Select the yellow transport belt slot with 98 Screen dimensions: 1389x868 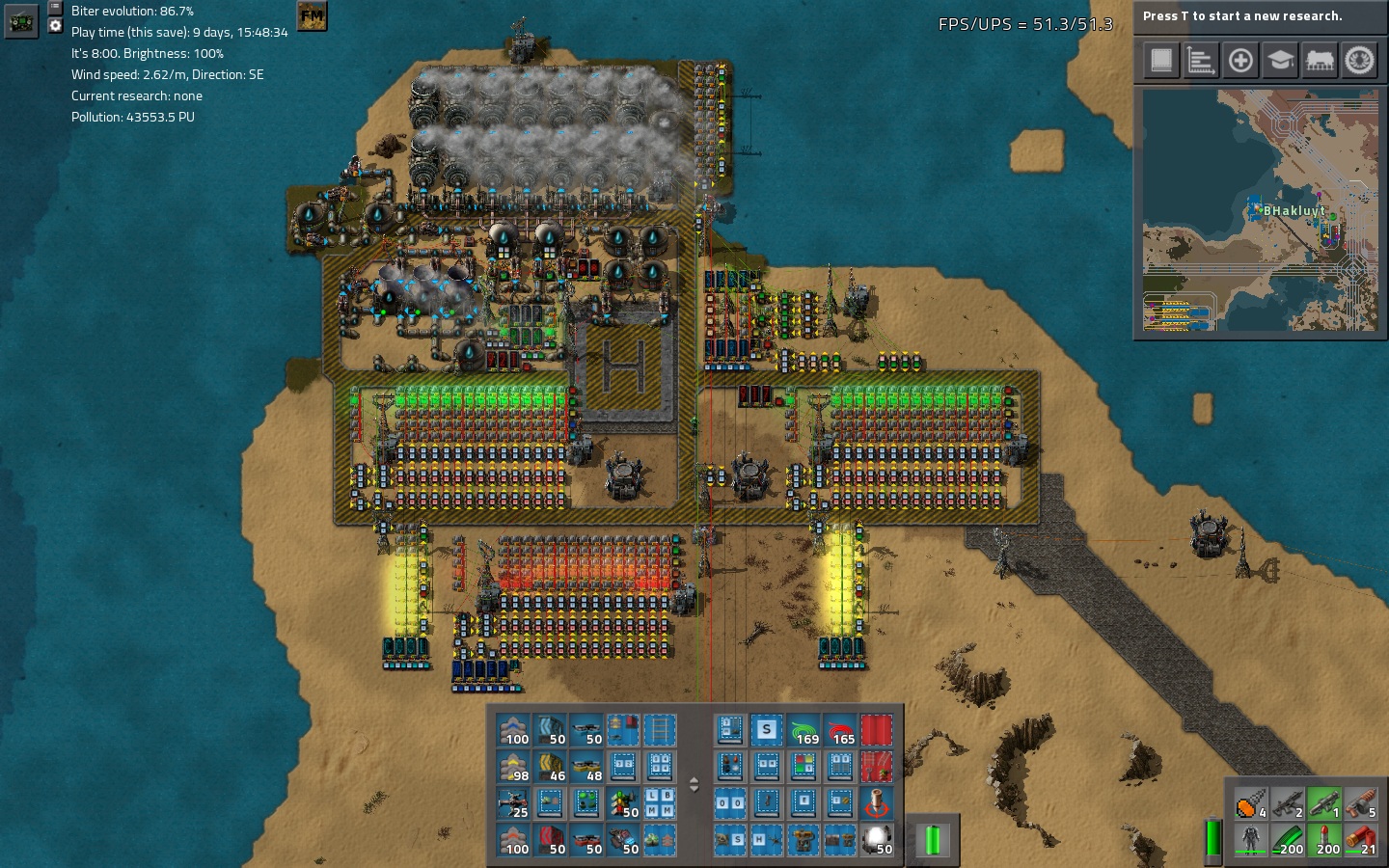click(514, 768)
